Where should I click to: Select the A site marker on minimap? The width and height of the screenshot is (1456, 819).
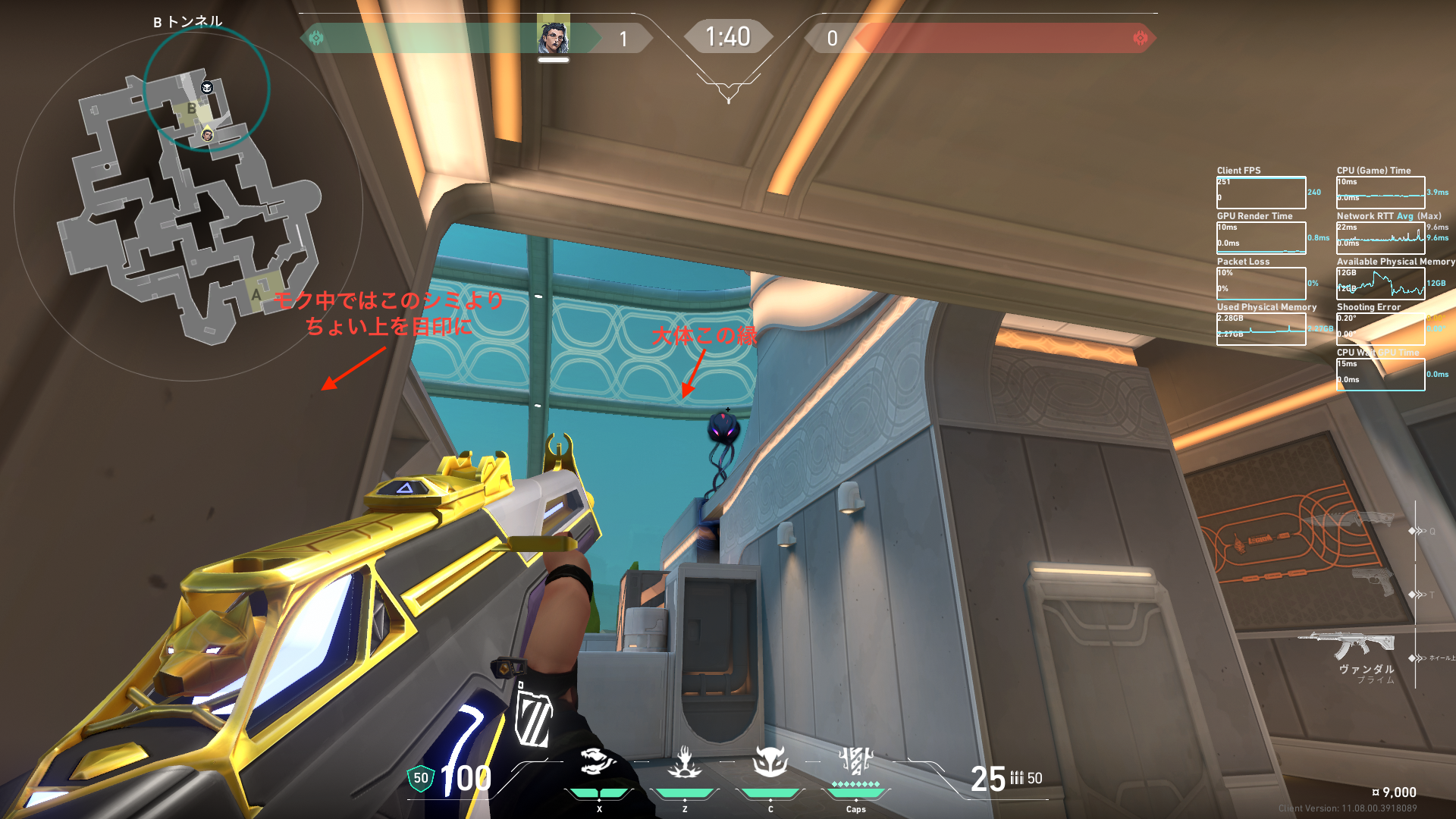click(x=256, y=294)
